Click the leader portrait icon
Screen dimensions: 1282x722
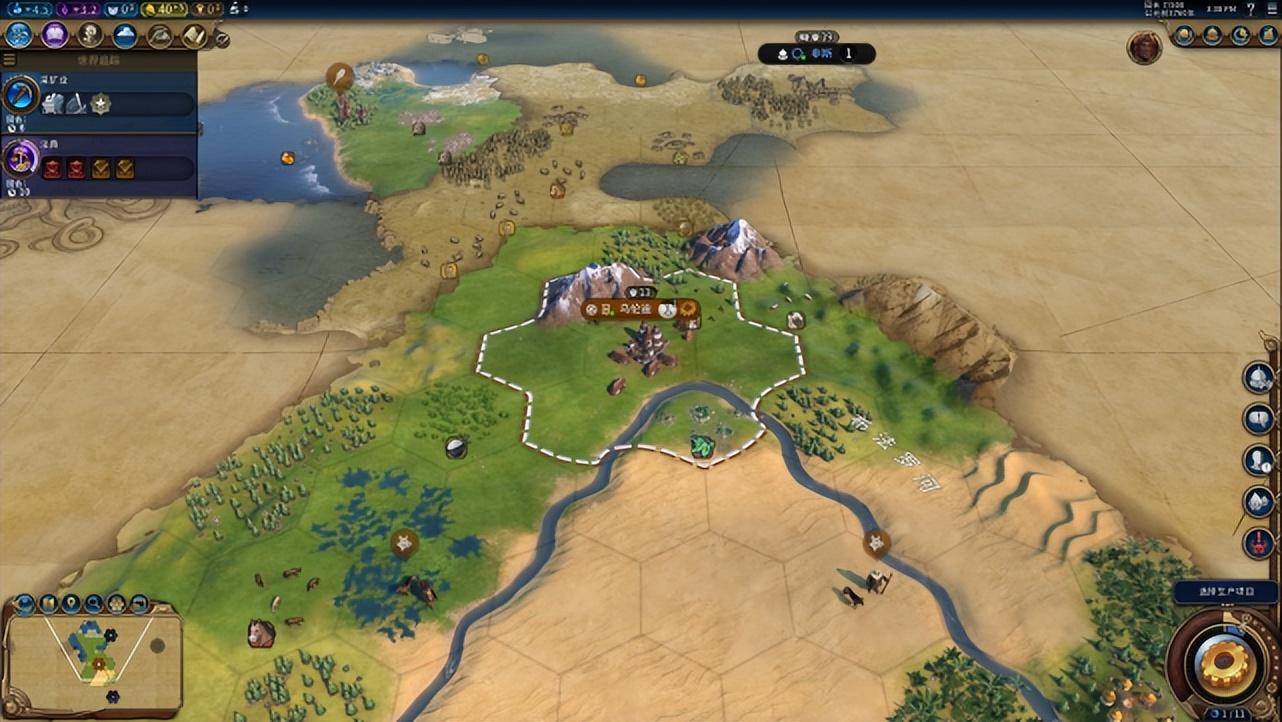pyautogui.click(x=1144, y=47)
